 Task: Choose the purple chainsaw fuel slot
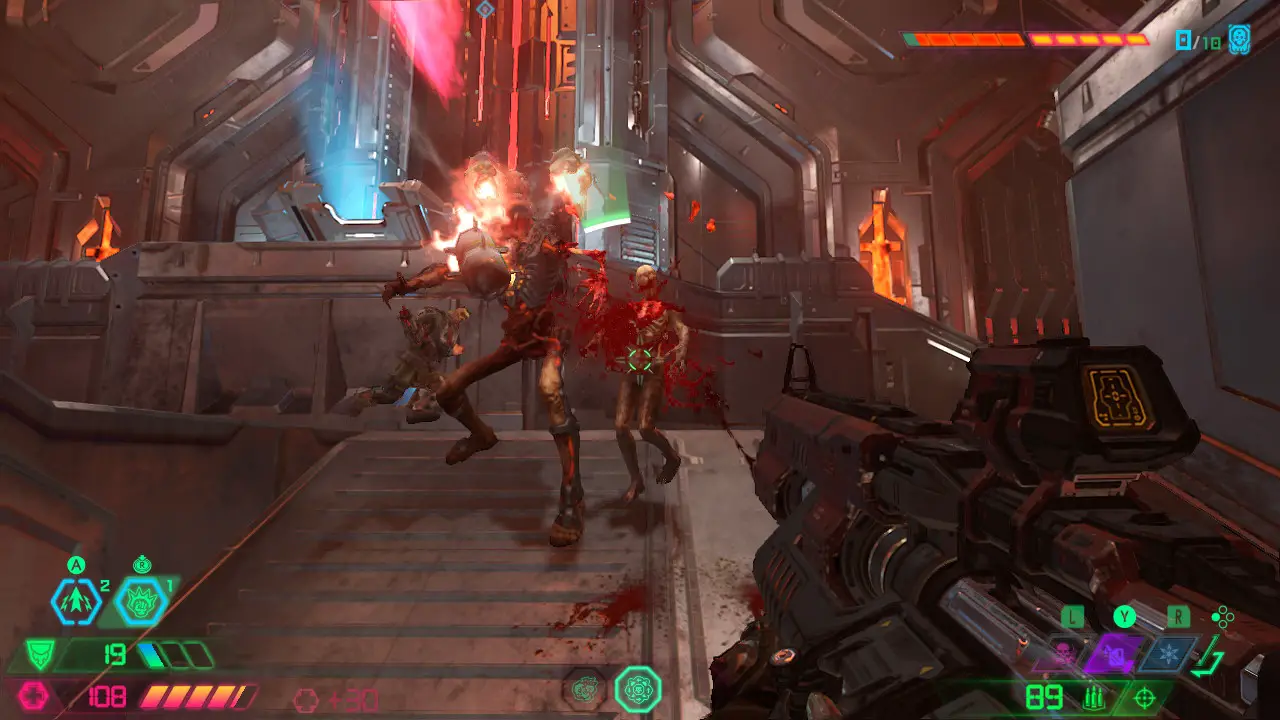[x=1114, y=654]
